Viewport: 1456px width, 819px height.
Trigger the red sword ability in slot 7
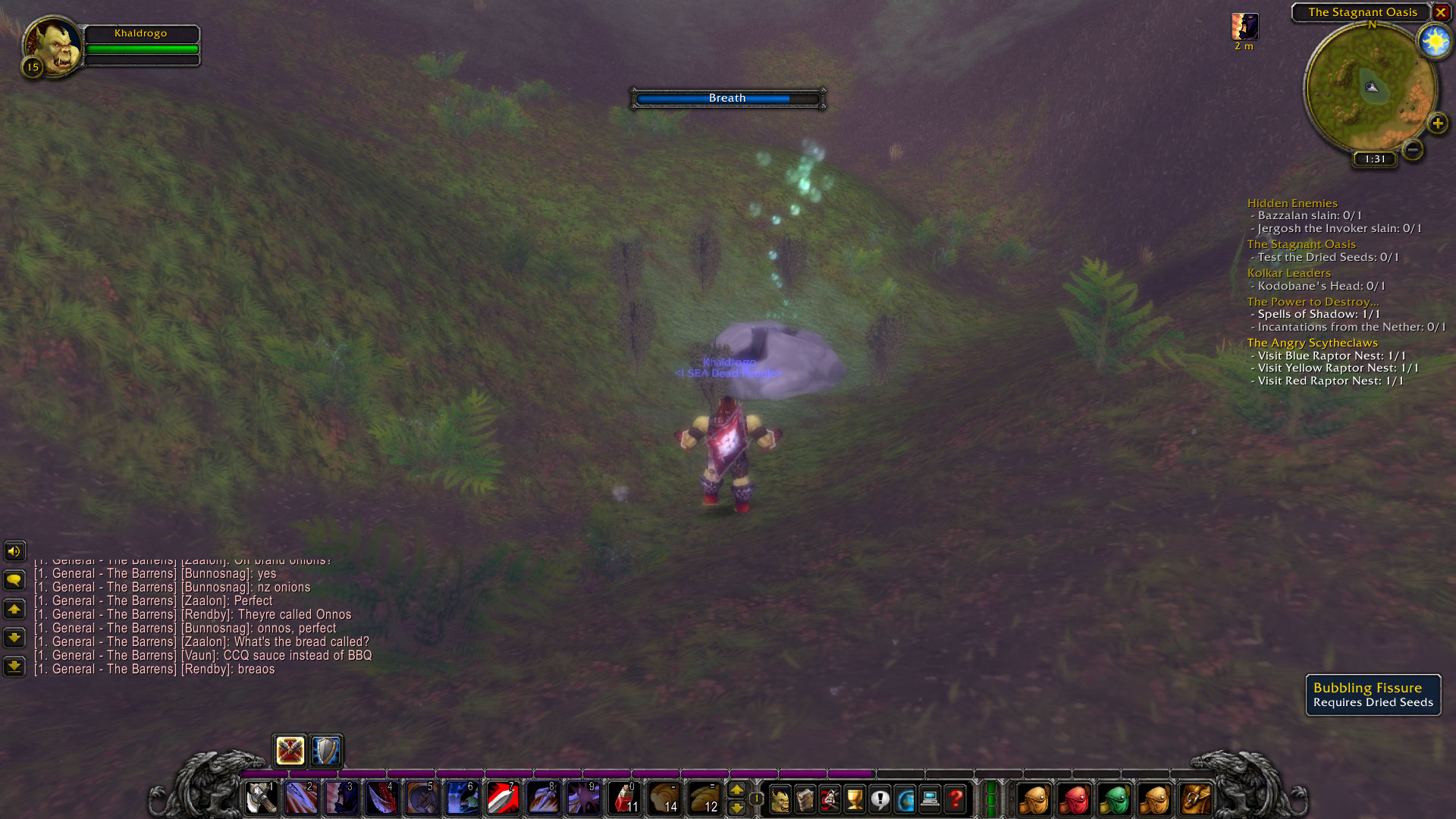point(502,799)
